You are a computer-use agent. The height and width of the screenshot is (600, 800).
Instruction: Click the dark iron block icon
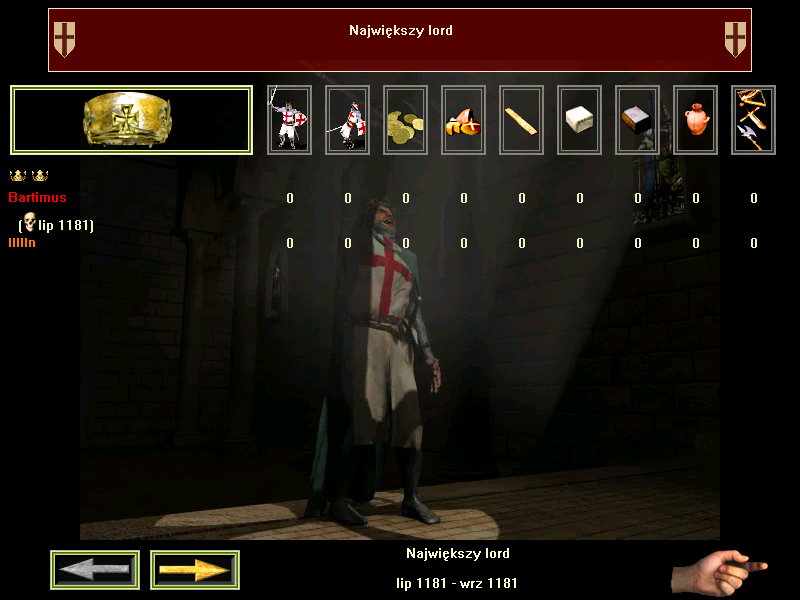tap(637, 120)
